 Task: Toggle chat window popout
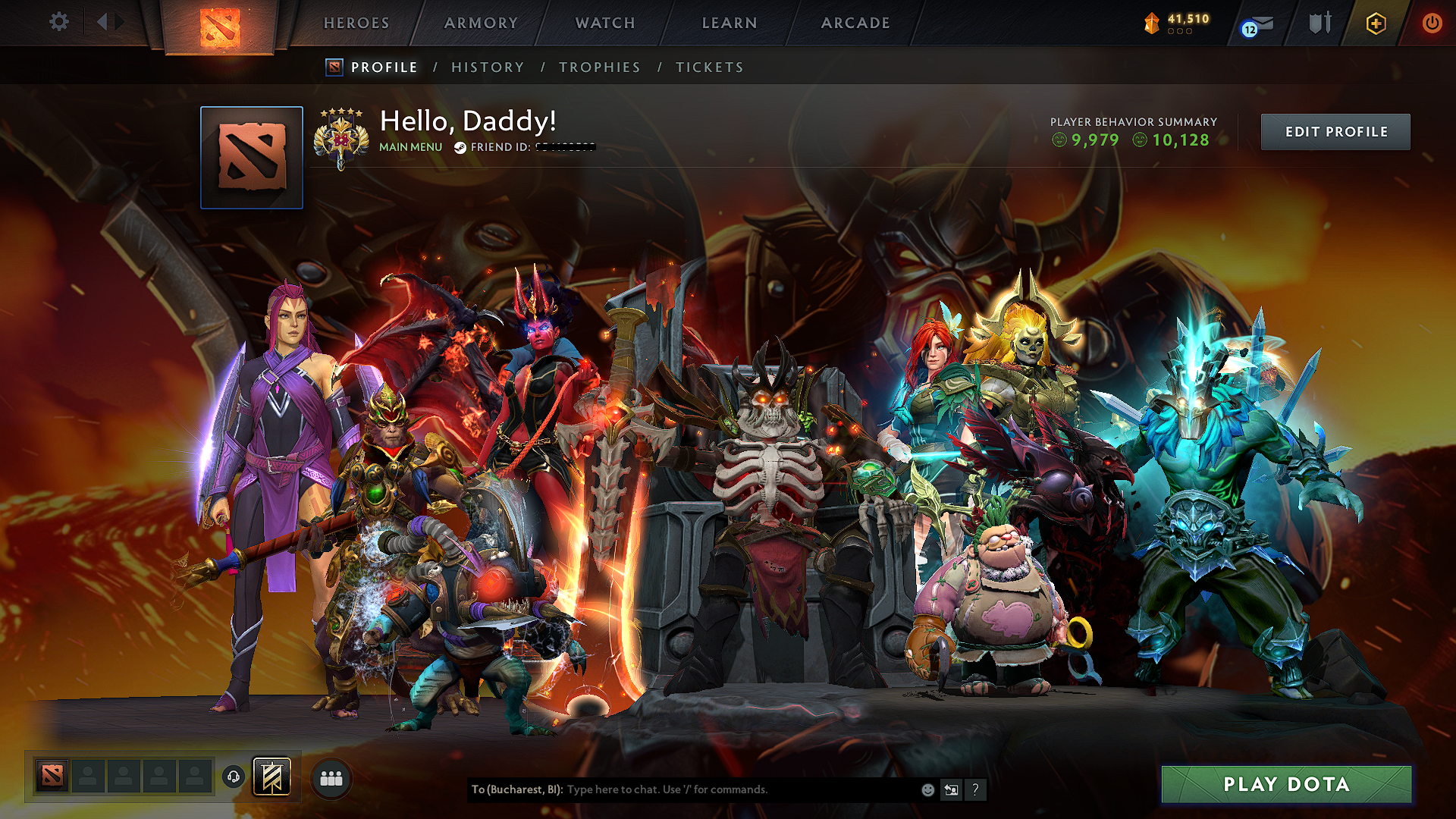951,789
